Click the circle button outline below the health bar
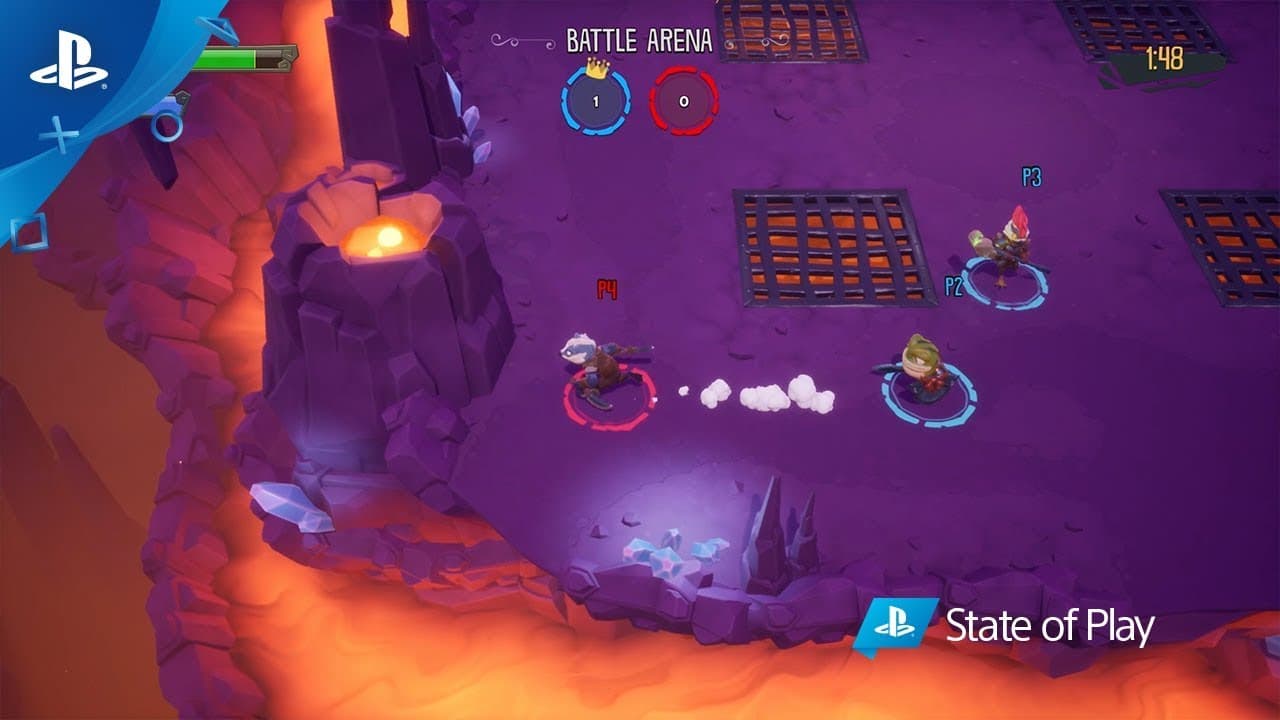 pyautogui.click(x=167, y=126)
